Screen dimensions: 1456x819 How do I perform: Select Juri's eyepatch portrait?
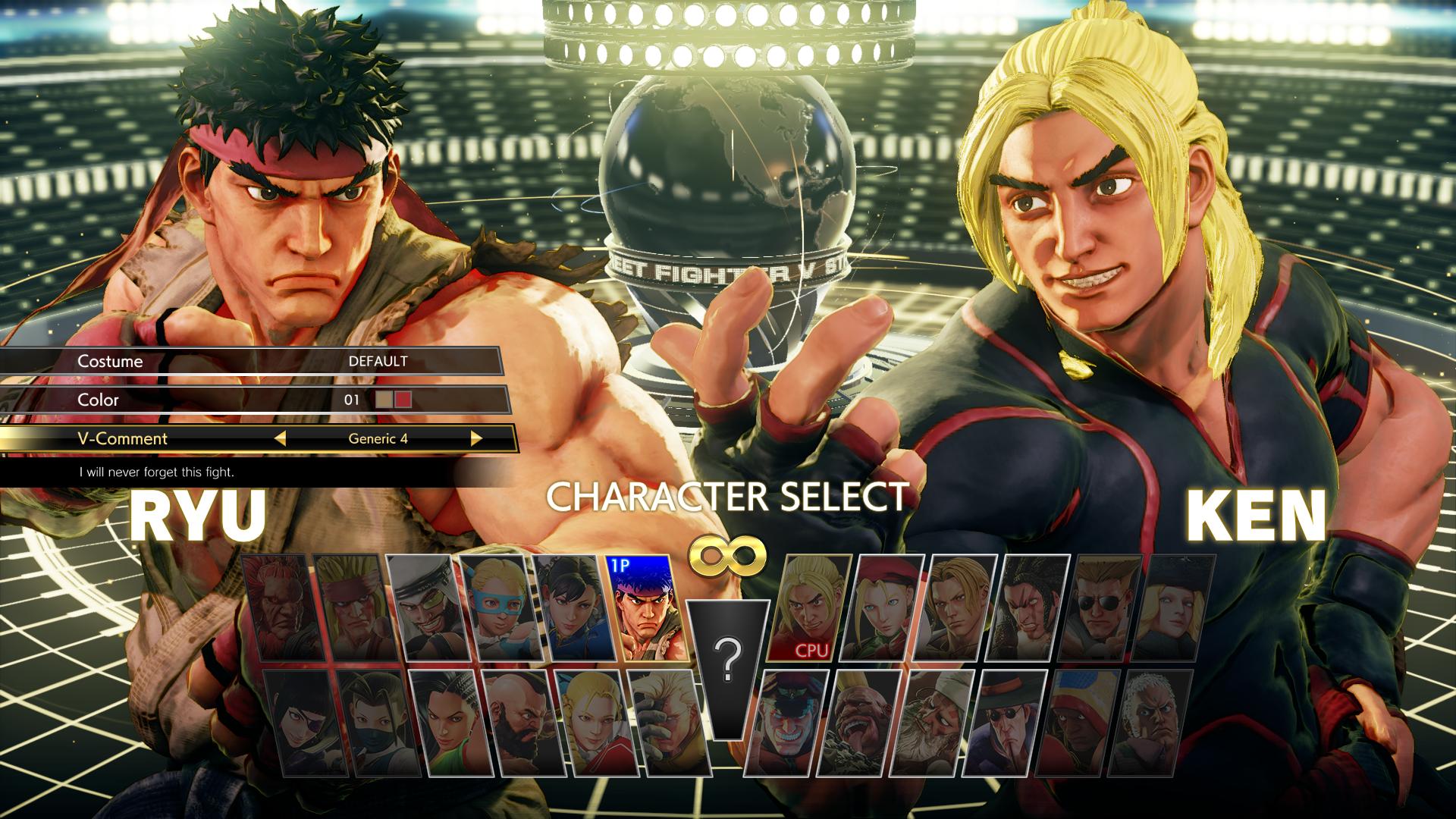(299, 722)
